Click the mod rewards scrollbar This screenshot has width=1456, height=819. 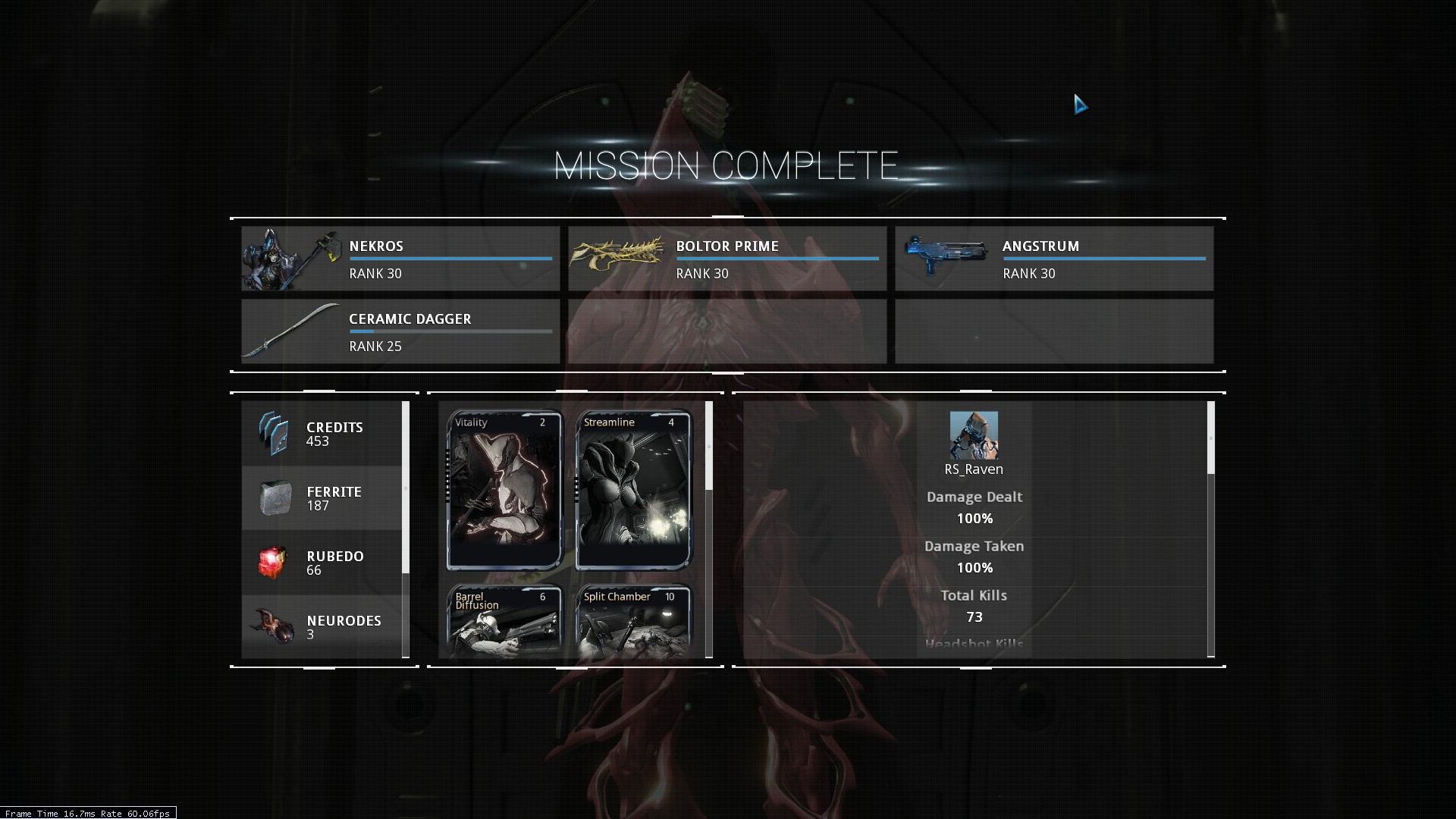pyautogui.click(x=709, y=446)
